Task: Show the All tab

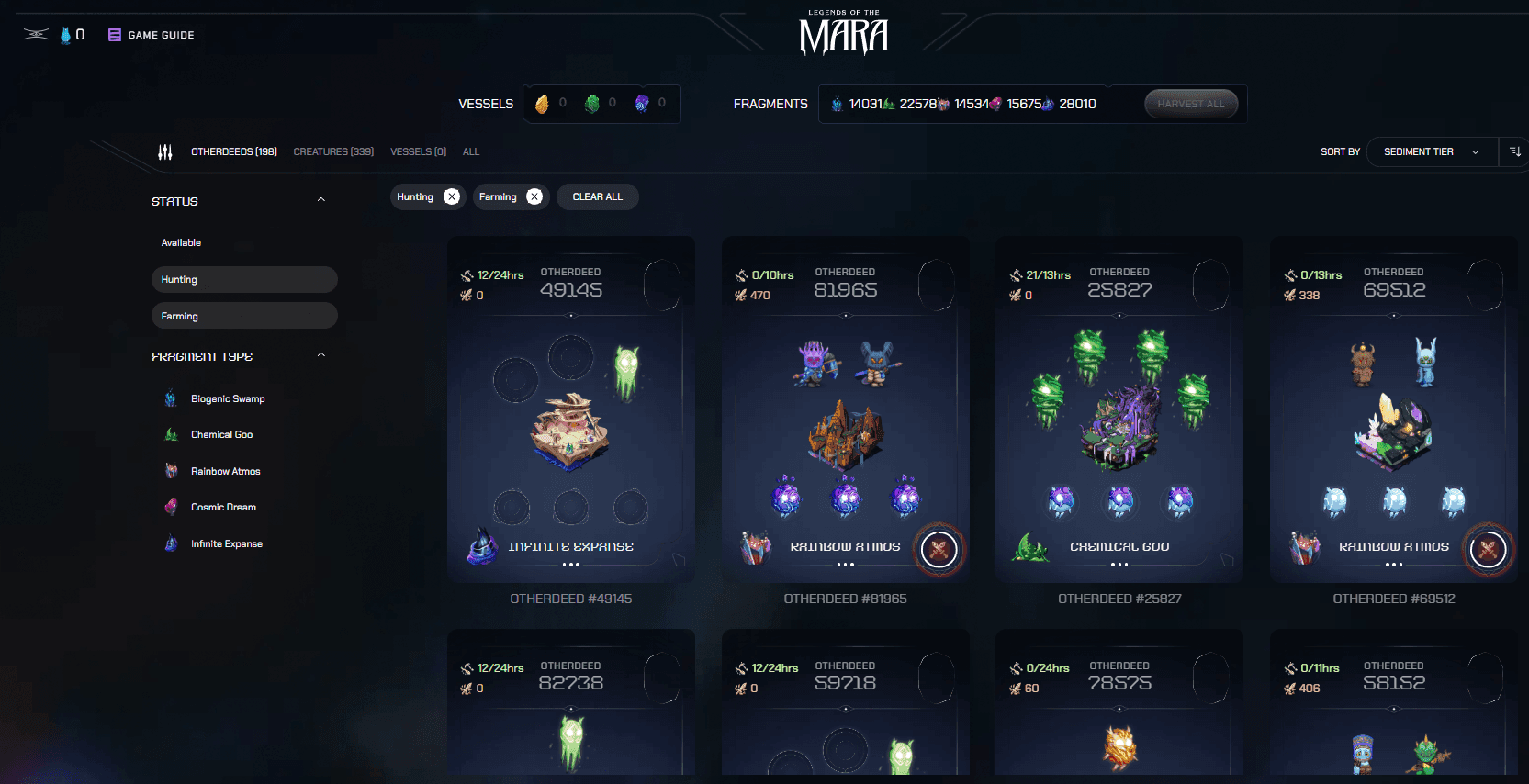Action: tap(471, 151)
